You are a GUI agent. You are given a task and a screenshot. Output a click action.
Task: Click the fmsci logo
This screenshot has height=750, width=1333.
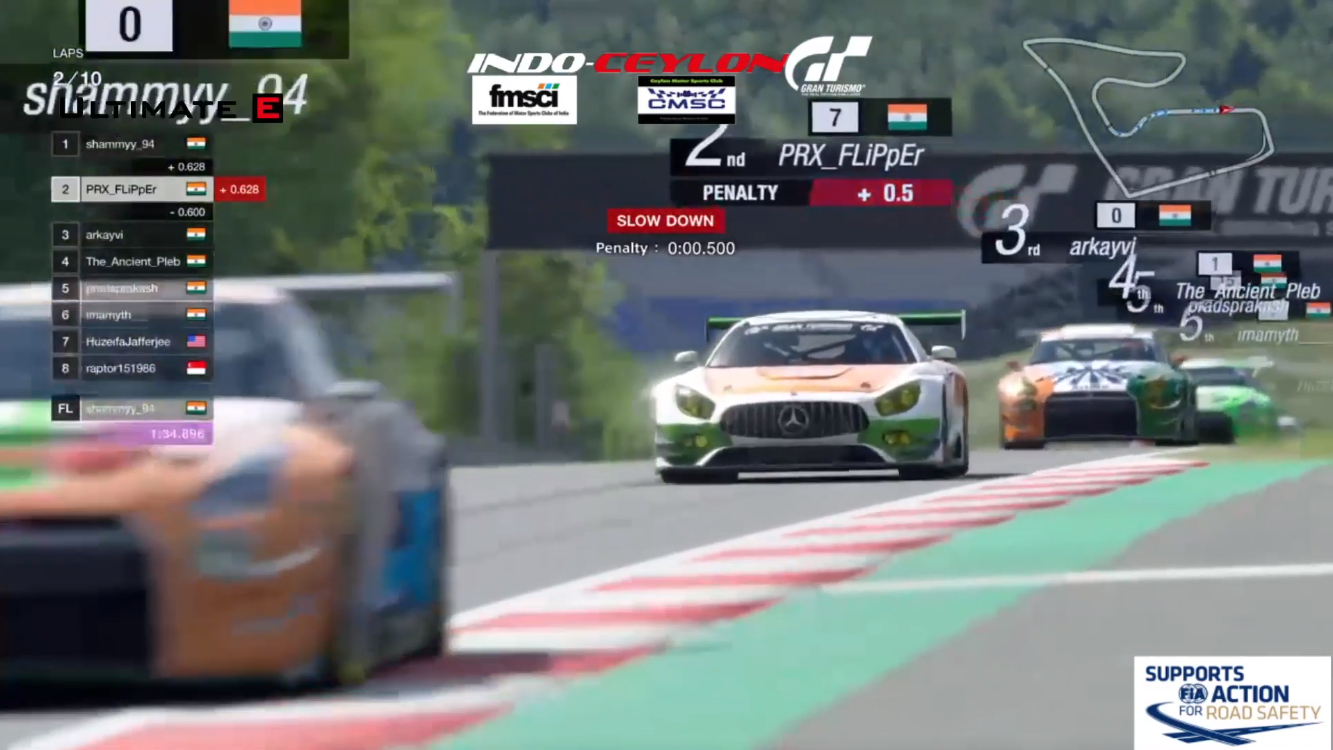[524, 100]
